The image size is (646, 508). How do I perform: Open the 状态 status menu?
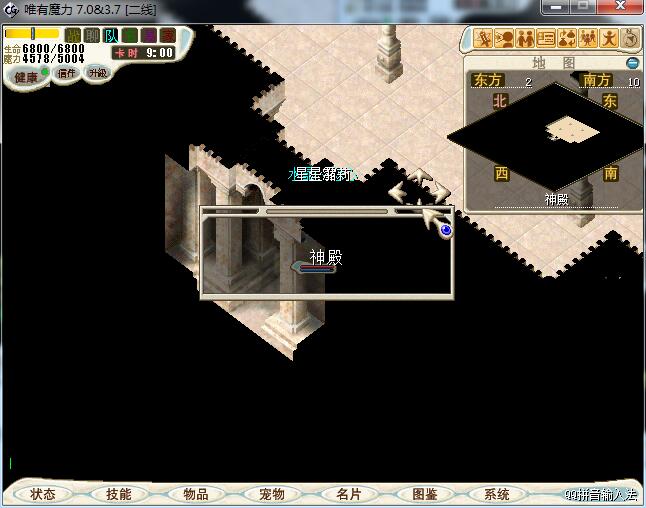point(42,494)
